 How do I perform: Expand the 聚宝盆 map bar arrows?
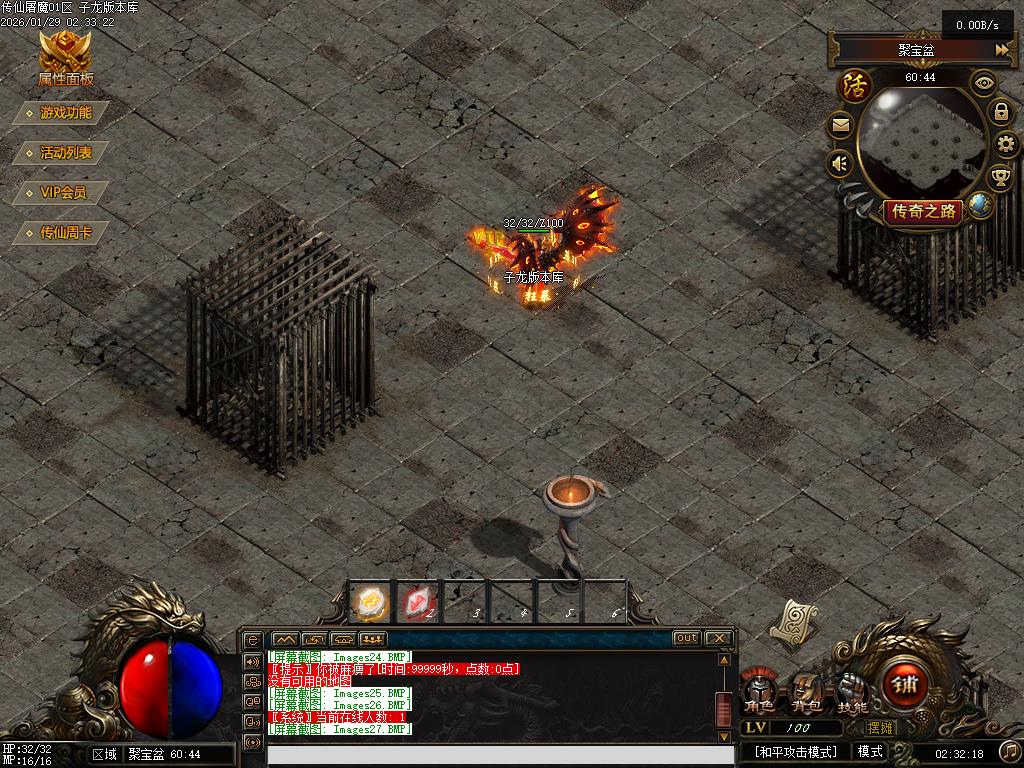1001,49
